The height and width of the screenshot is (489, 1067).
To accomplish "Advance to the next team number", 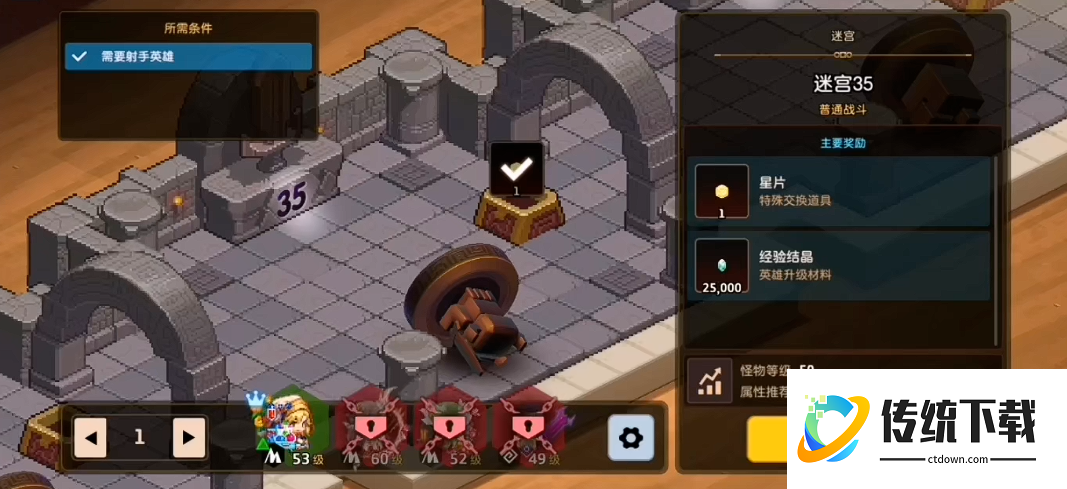I will [x=187, y=437].
